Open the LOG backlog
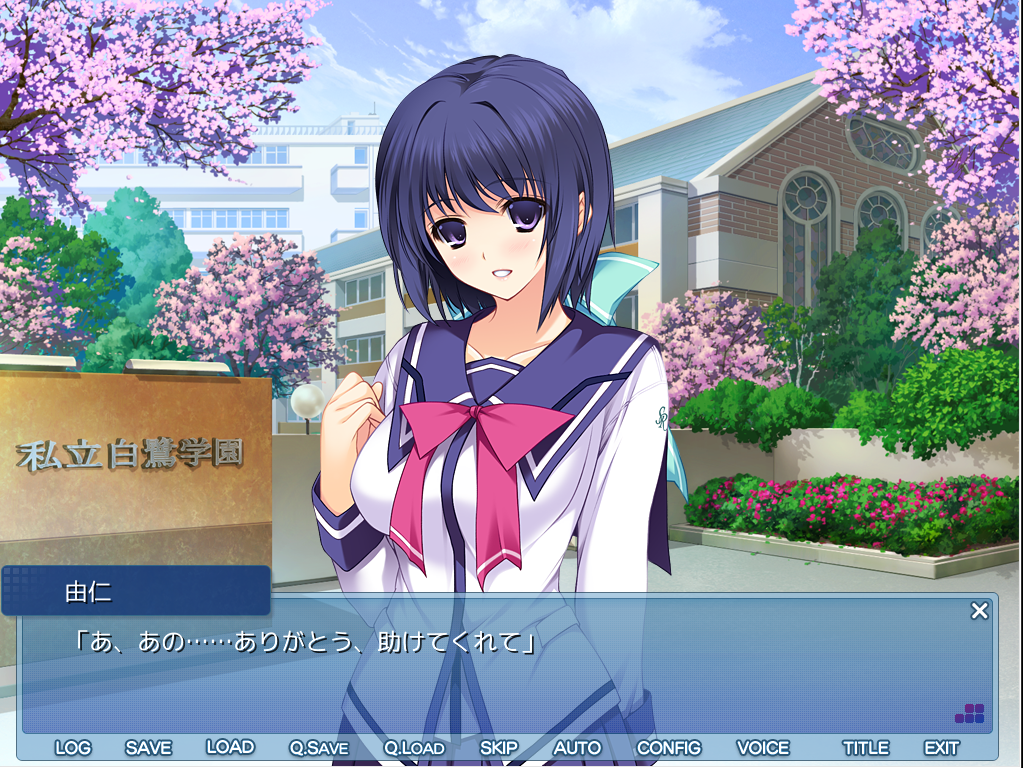This screenshot has width=1023, height=768. click(x=73, y=748)
